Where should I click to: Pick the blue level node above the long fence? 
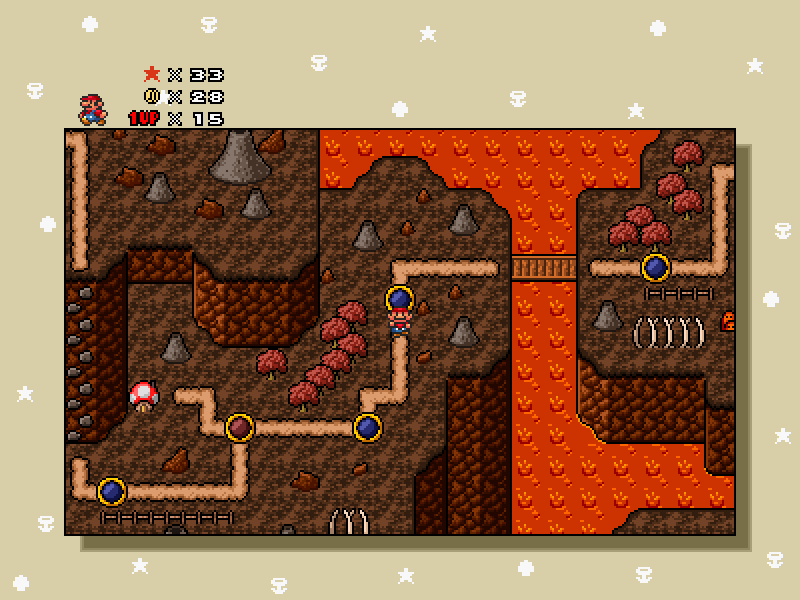tap(112, 491)
